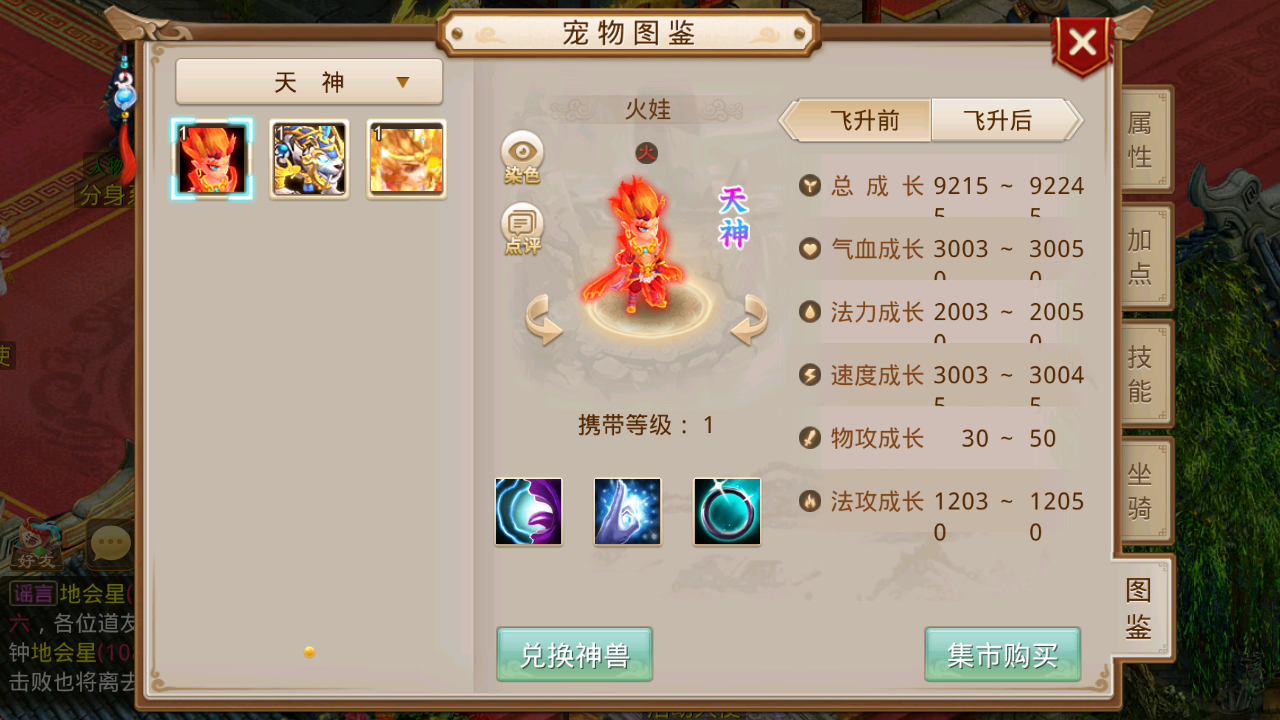Select the middle glowing hand skill icon
Screen dimensions: 1280x720
coord(627,511)
